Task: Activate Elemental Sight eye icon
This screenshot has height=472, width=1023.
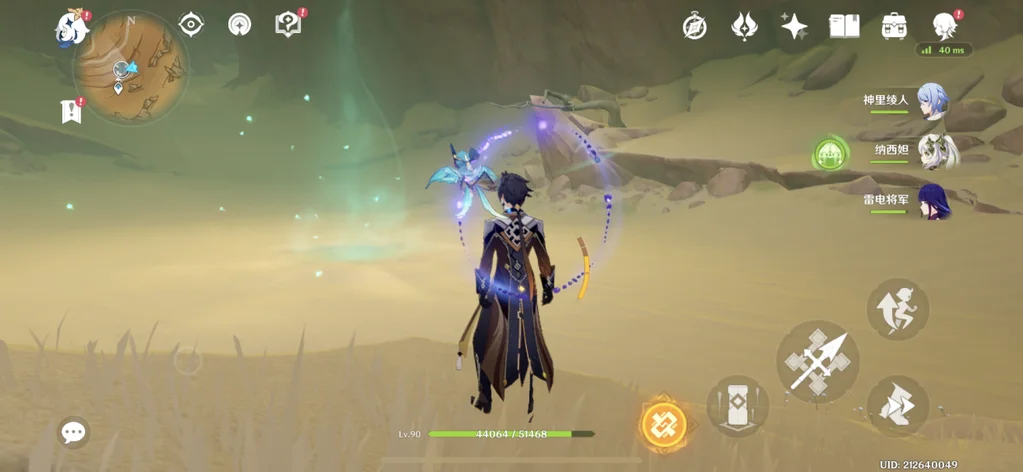Action: click(191, 24)
